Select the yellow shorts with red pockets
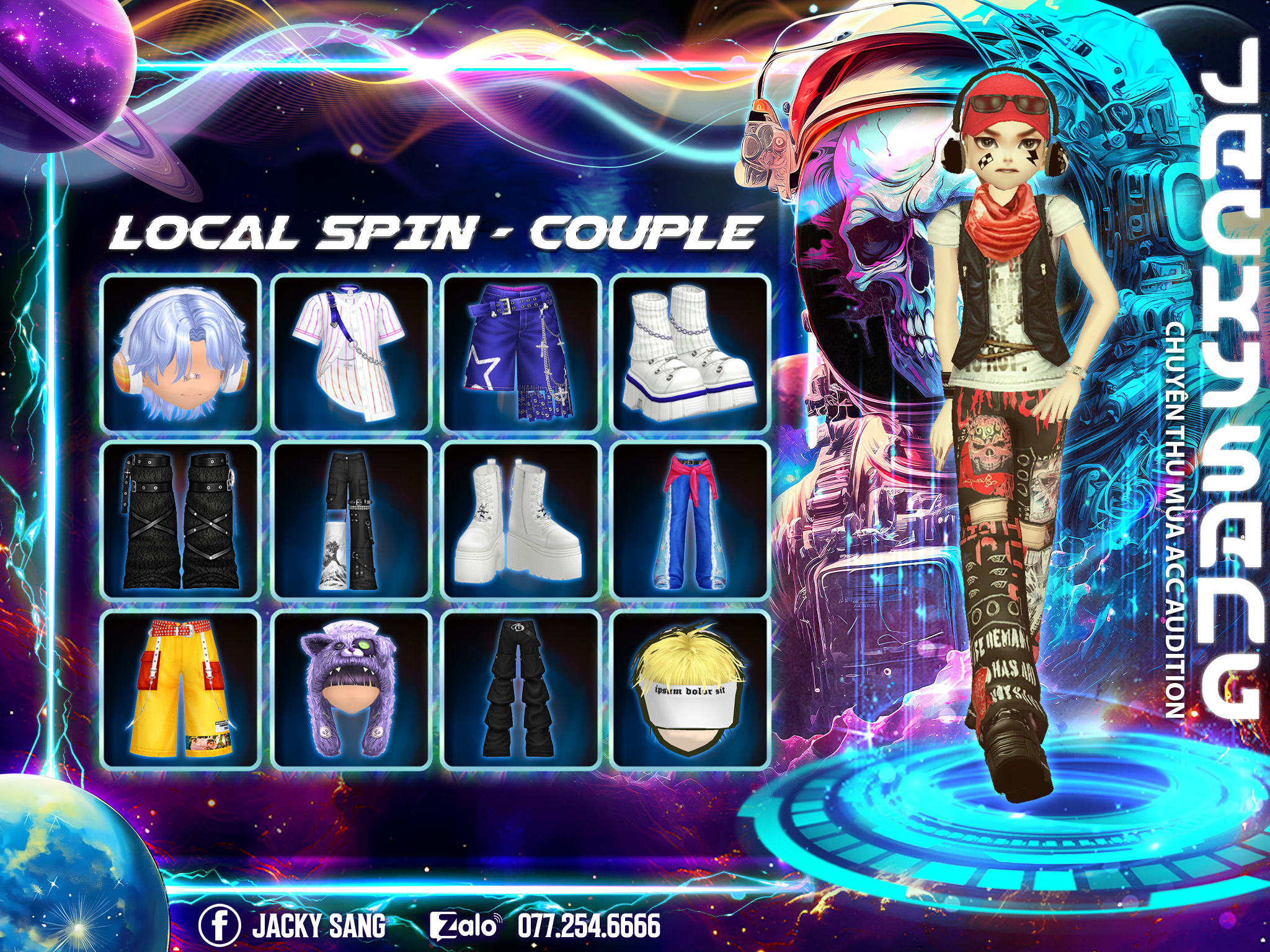The image size is (1270, 952). (x=180, y=689)
